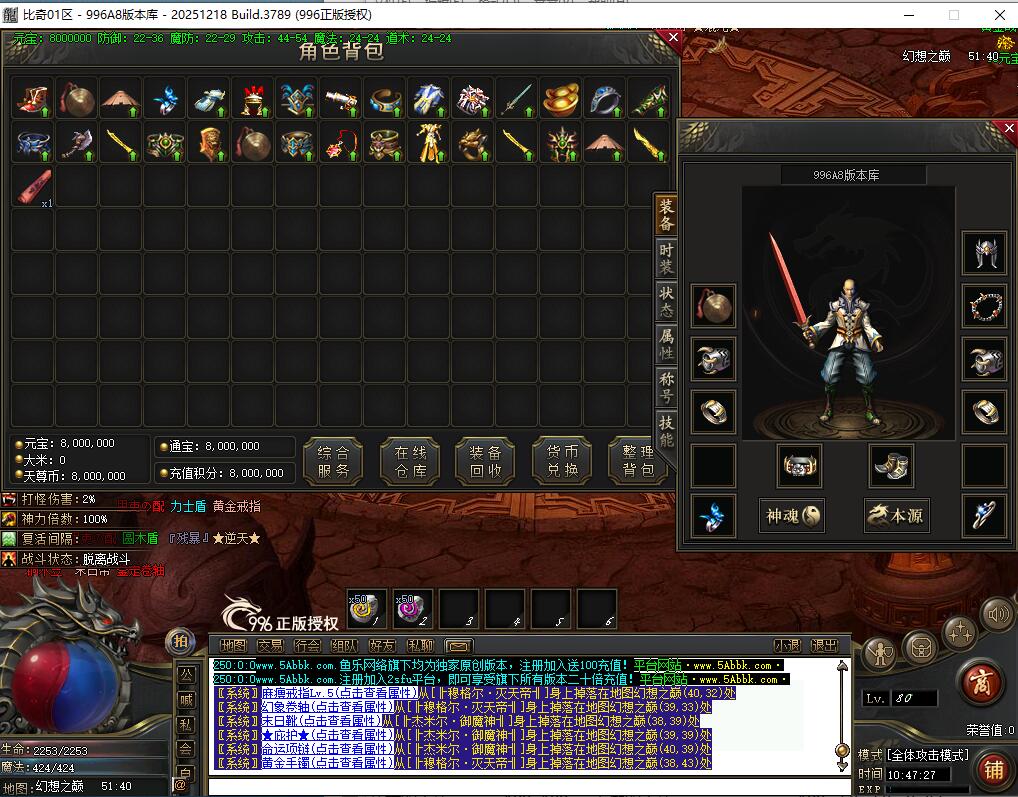The image size is (1018, 797).
Task: Switch to the 状态 status tab
Action: pos(666,301)
